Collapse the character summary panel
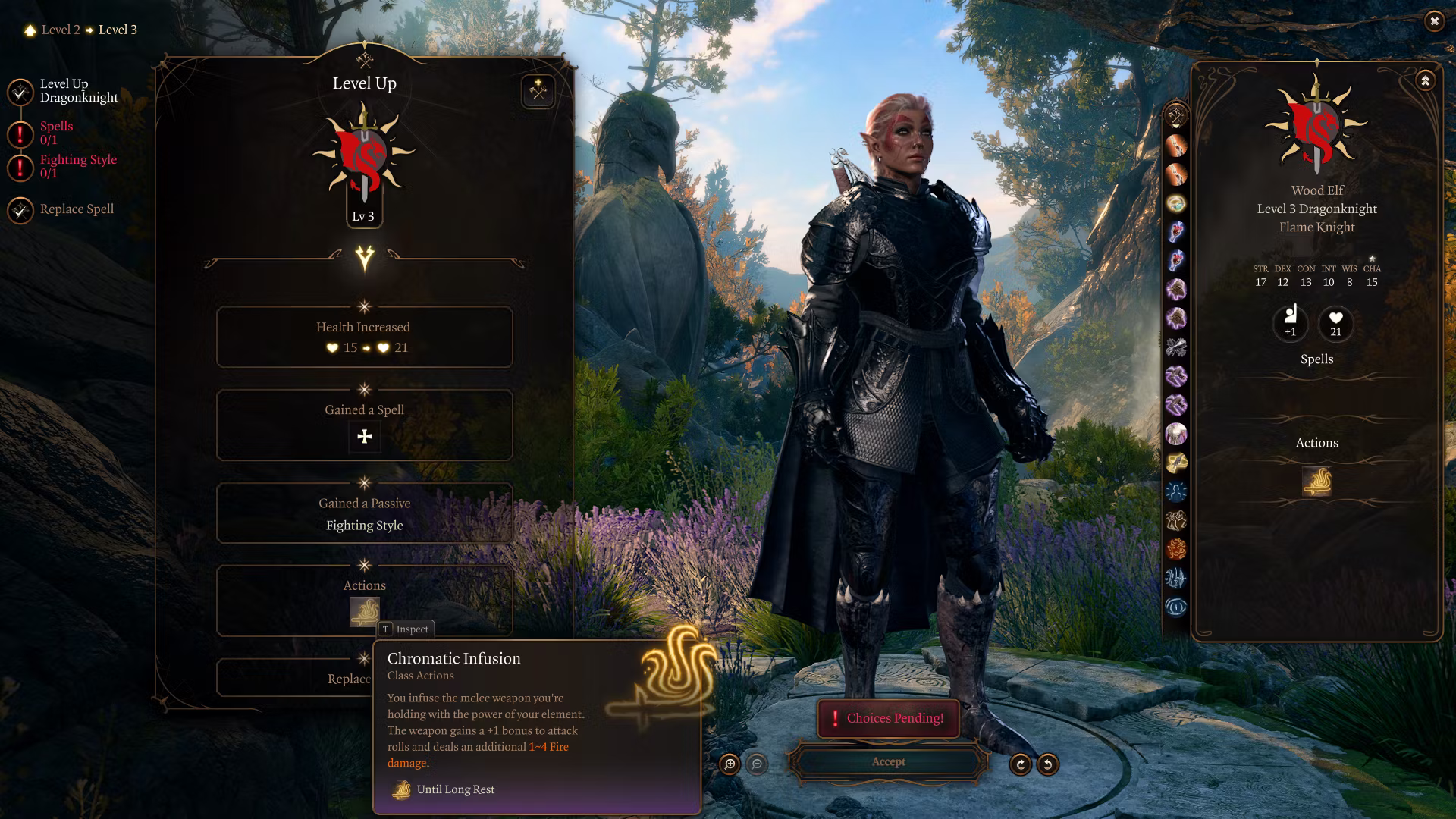 pyautogui.click(x=1425, y=81)
